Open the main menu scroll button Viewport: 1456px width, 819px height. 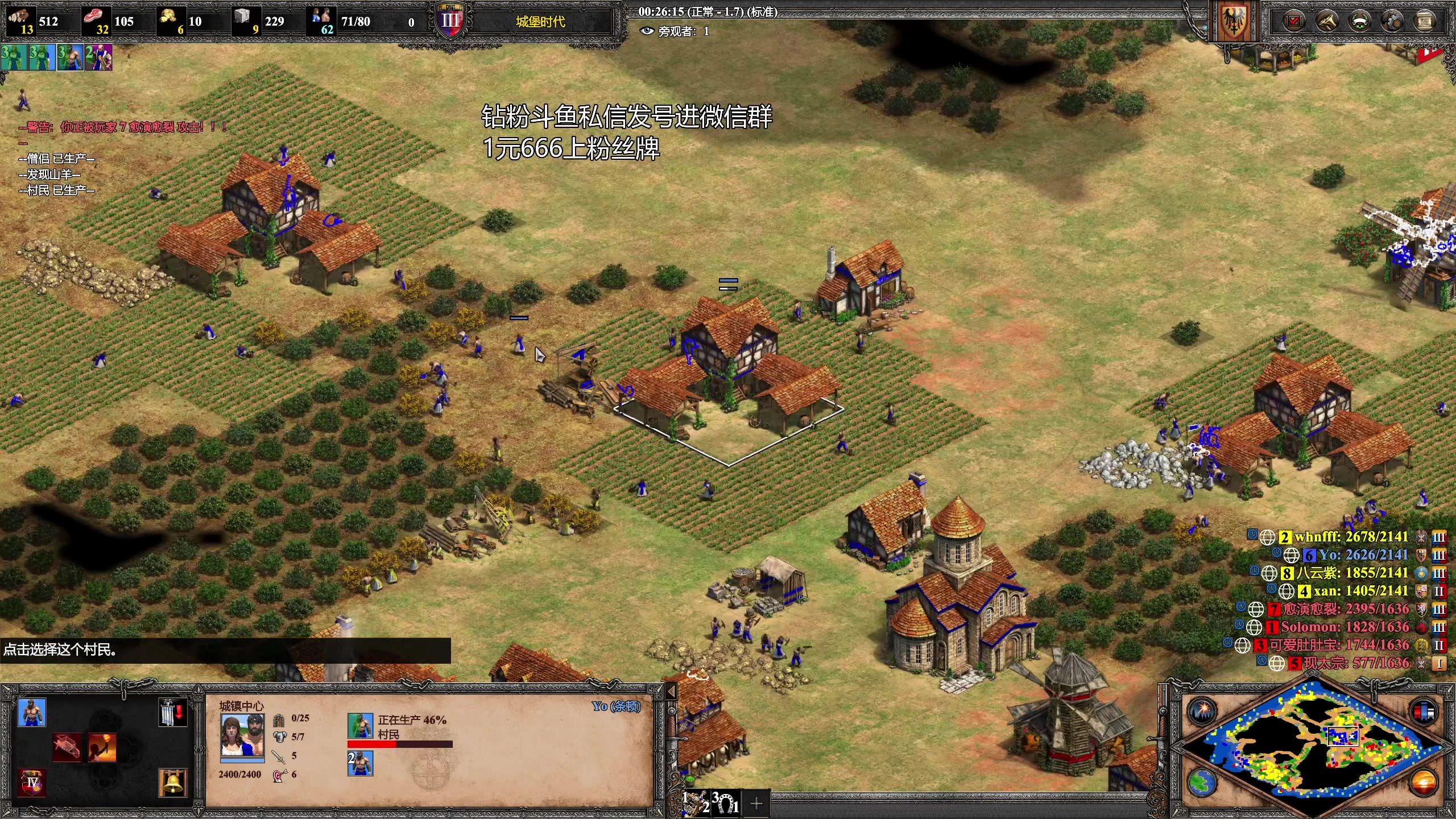point(1425,22)
